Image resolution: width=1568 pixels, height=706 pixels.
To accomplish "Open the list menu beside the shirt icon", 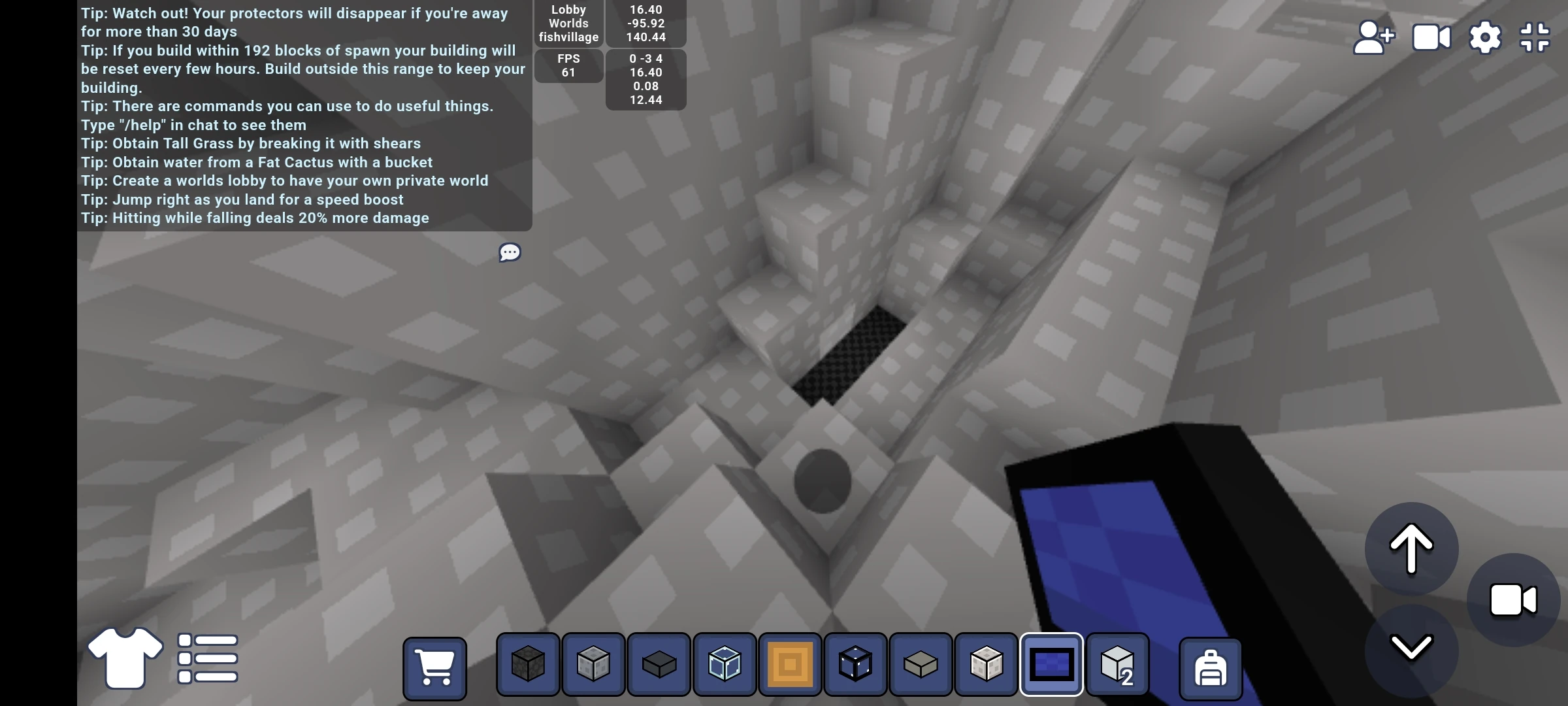I will click(x=206, y=658).
